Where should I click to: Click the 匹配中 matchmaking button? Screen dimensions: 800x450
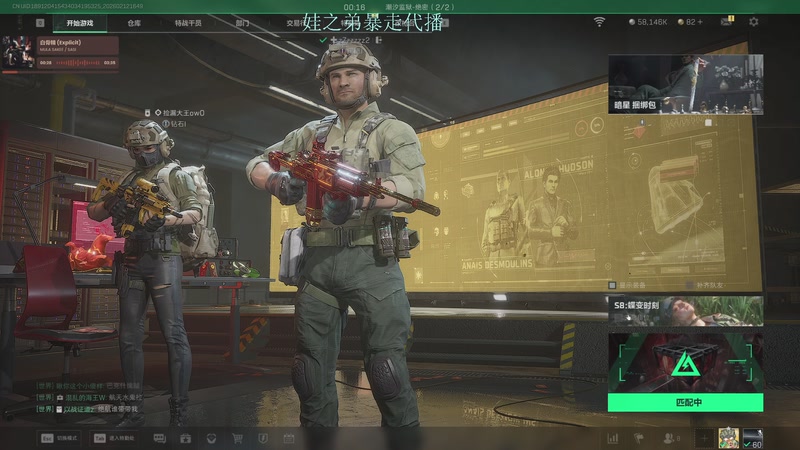(685, 402)
